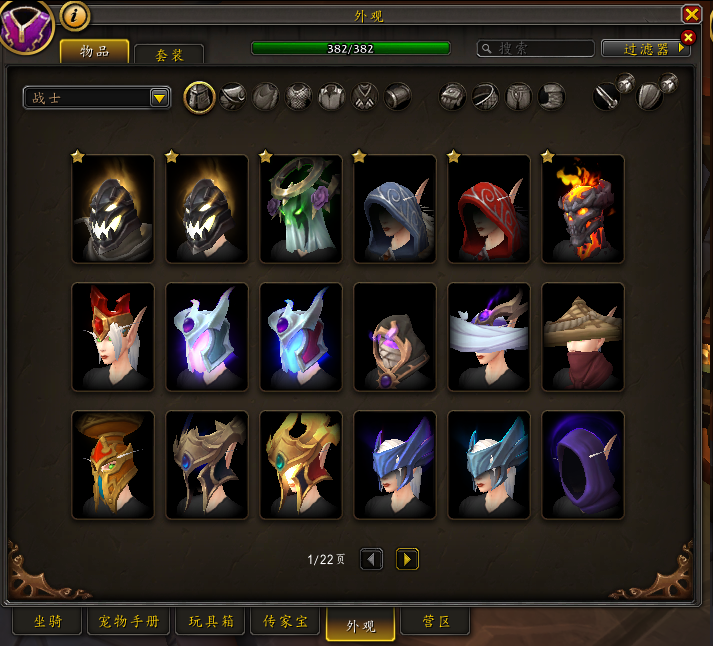
Task: Open the 营区 campsite tab
Action: (435, 622)
